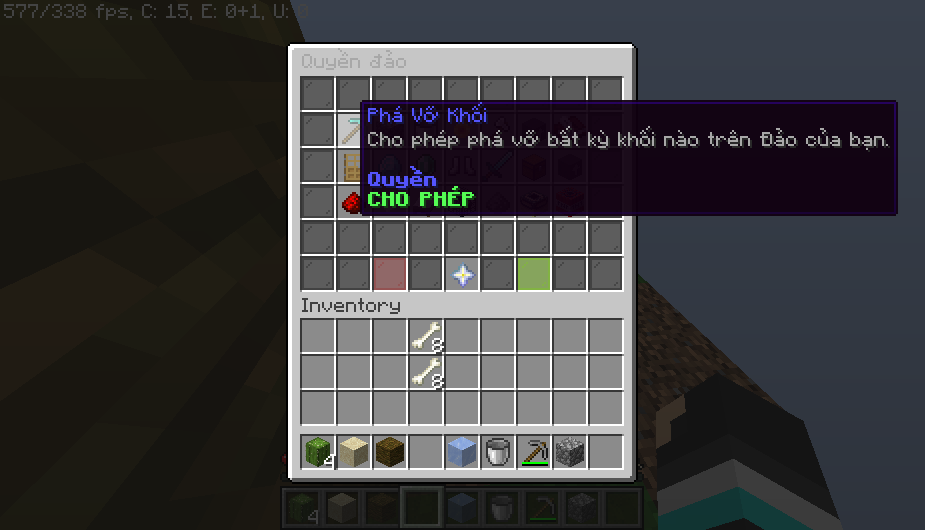
Task: Pick up the empty bucket
Action: point(498,452)
